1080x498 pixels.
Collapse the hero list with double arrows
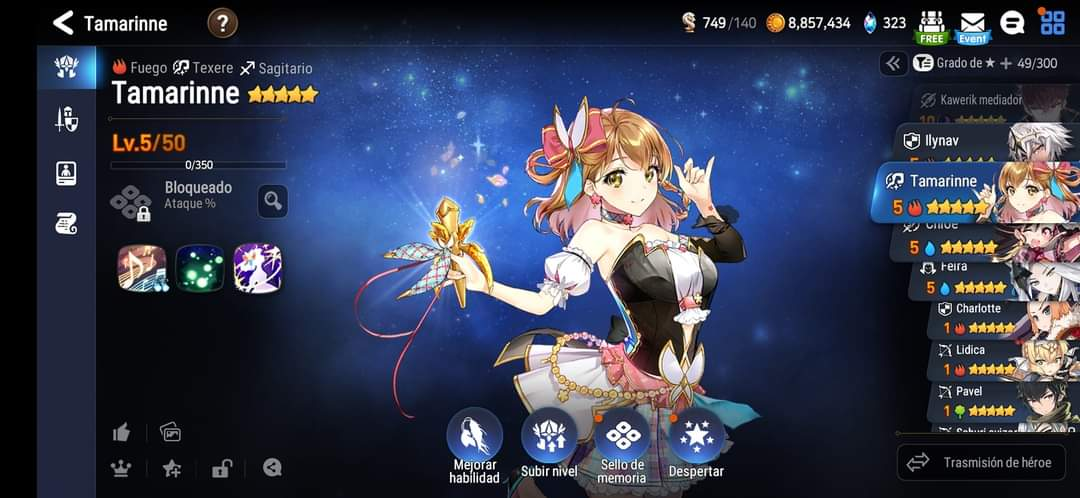pos(893,63)
